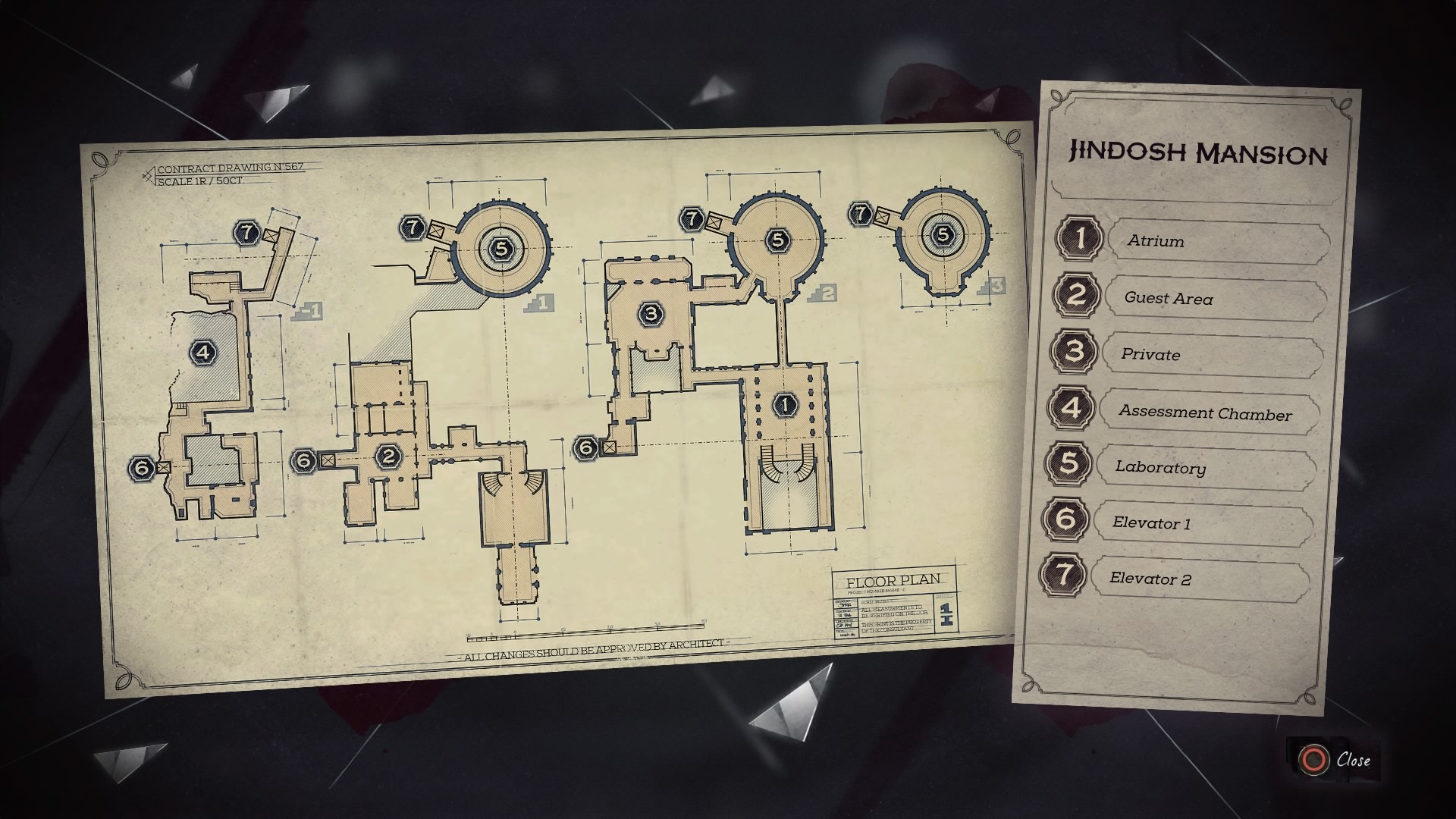
Task: Select Elevator 2 marker 7 on floor 3
Action: click(861, 212)
